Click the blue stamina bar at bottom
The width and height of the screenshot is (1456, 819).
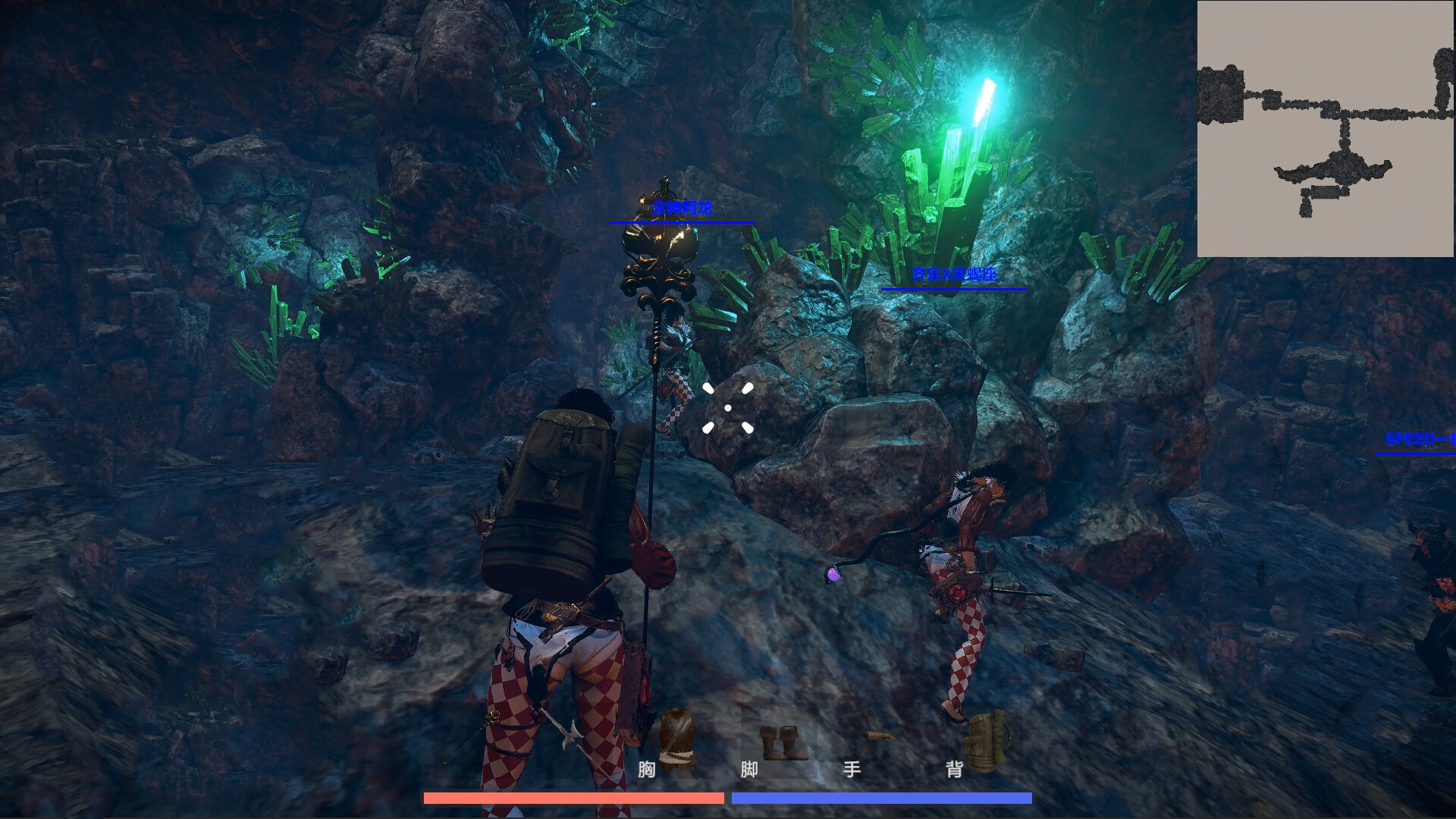point(882,798)
